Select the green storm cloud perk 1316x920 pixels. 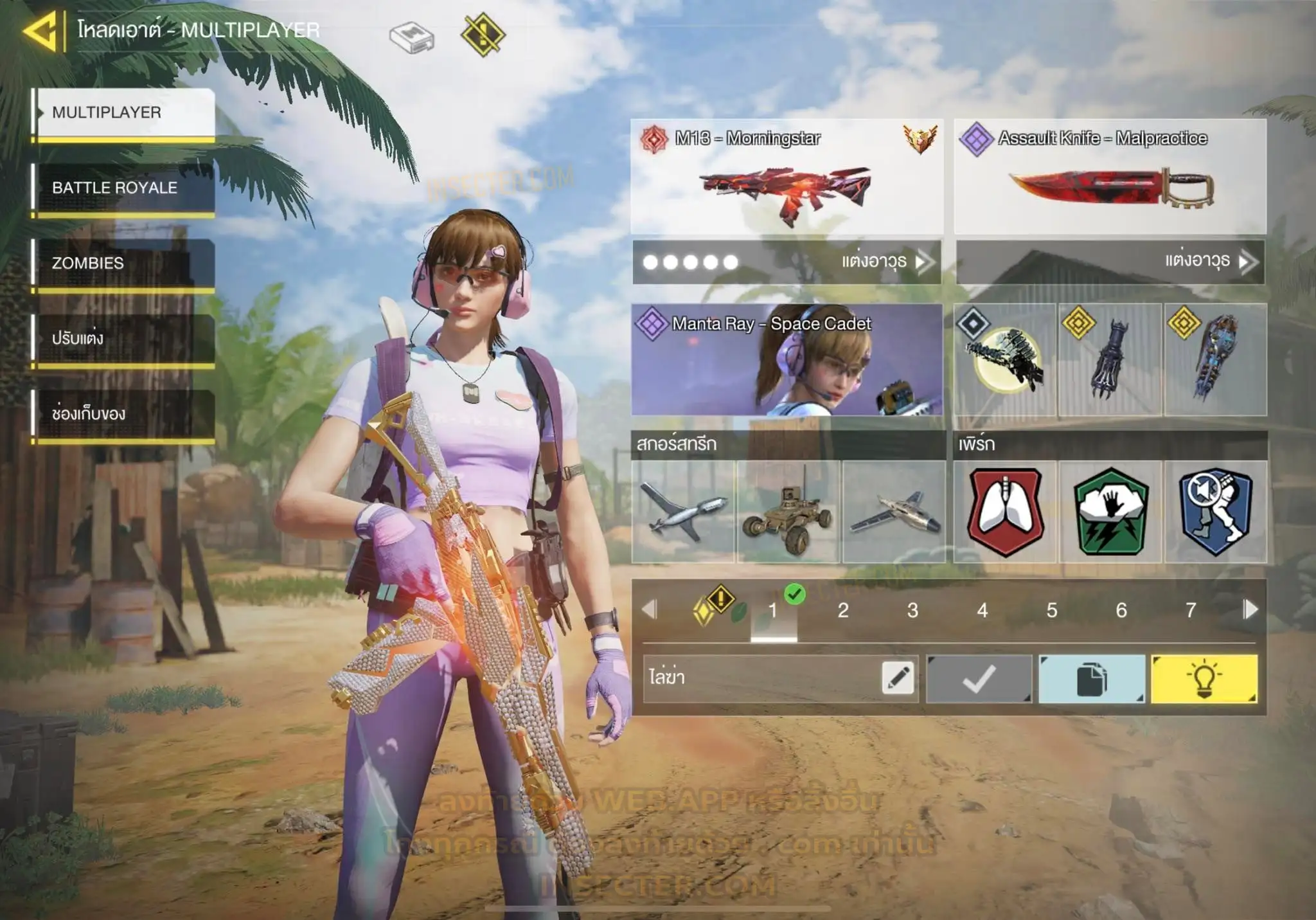(1110, 512)
